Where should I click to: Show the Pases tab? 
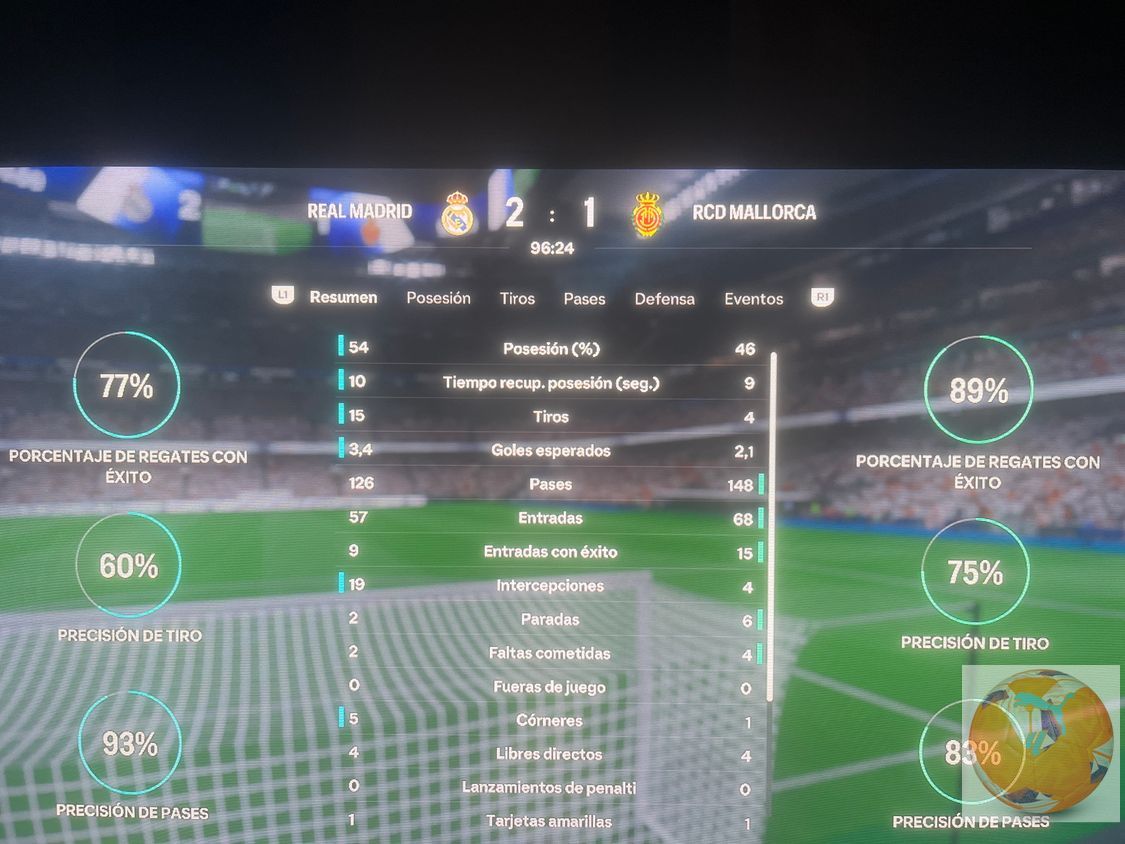tap(584, 299)
